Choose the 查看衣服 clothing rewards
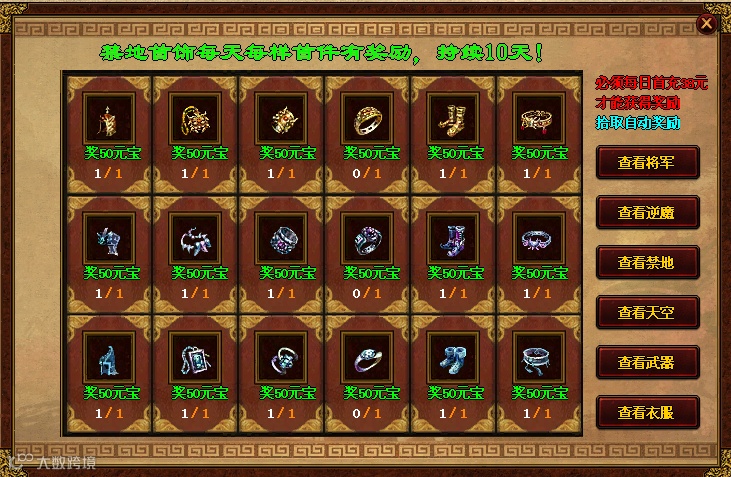Screen dimensions: 731x477 coord(647,412)
